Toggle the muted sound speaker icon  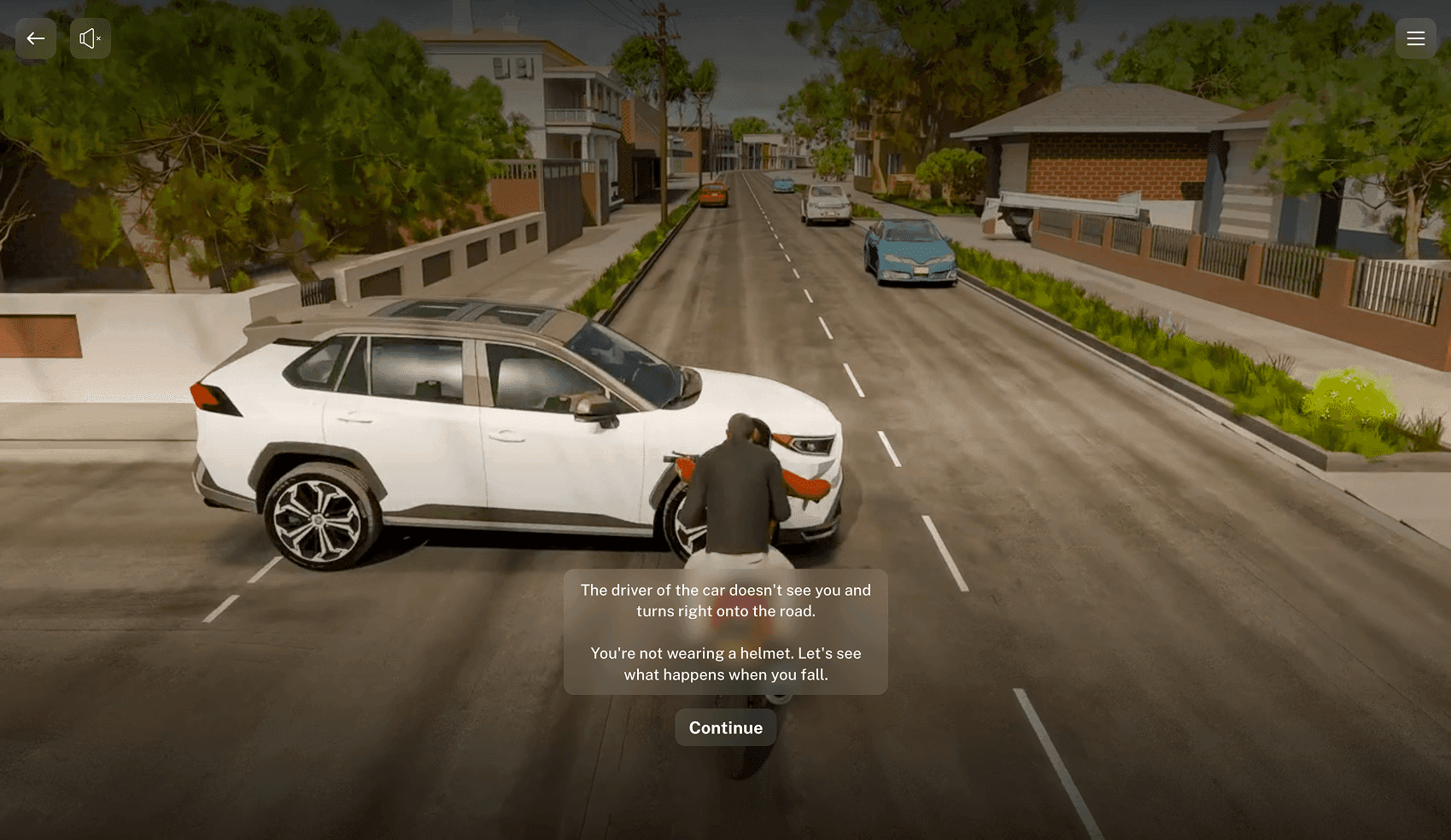click(90, 38)
